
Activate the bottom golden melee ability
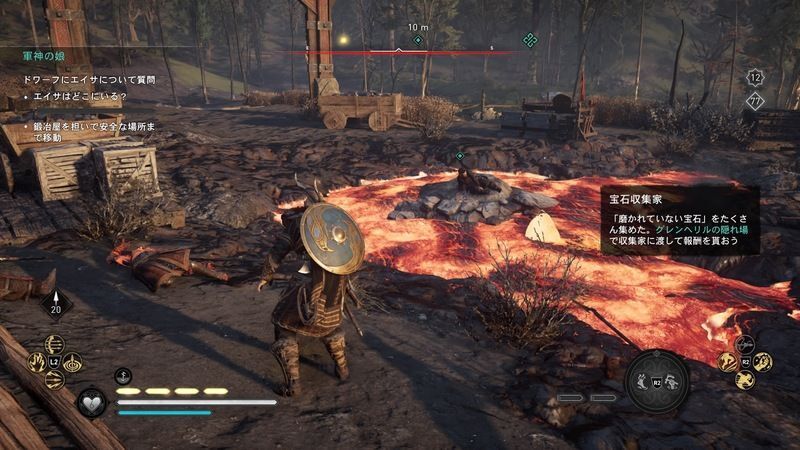coord(745,380)
